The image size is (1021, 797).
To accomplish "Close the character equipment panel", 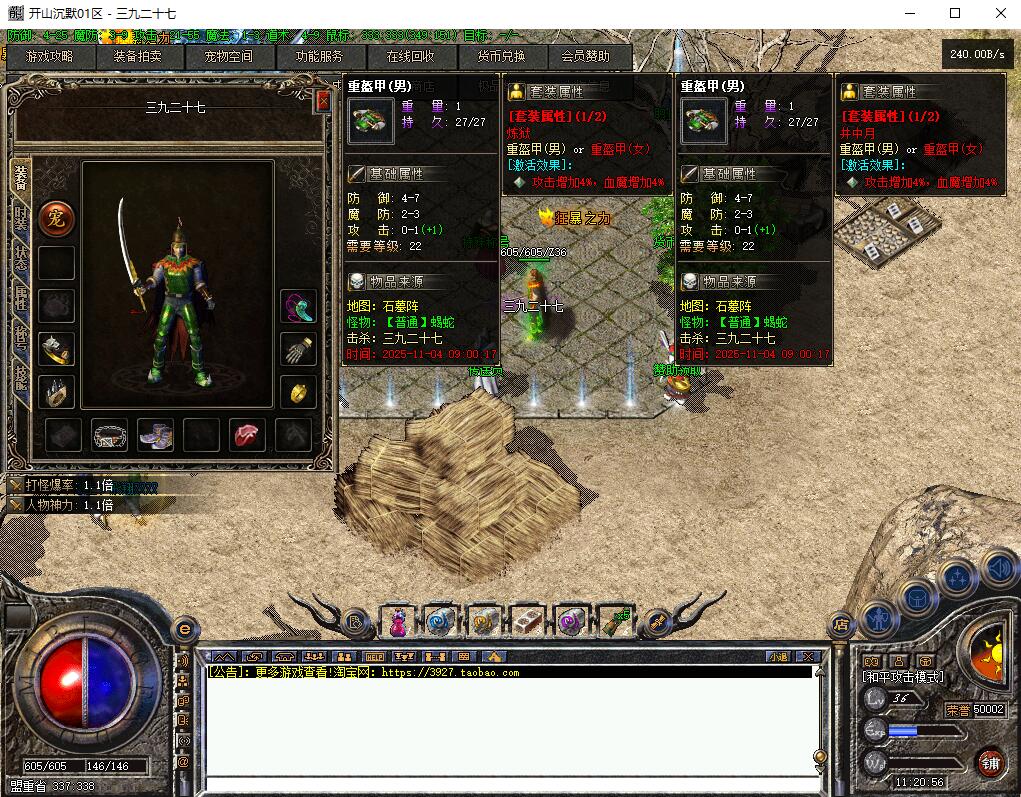I will (x=323, y=101).
